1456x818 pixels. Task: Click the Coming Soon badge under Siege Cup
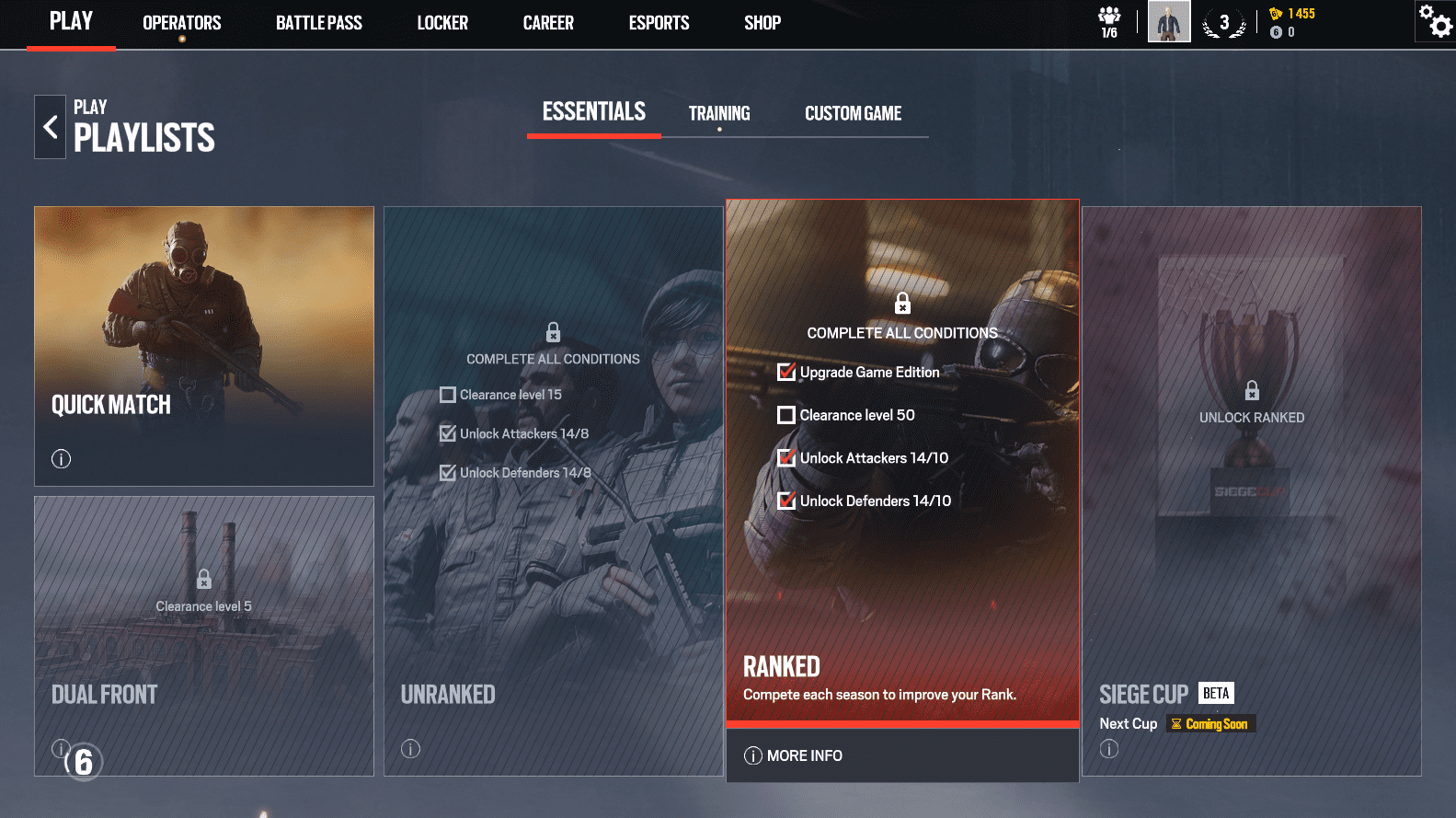tap(1210, 723)
